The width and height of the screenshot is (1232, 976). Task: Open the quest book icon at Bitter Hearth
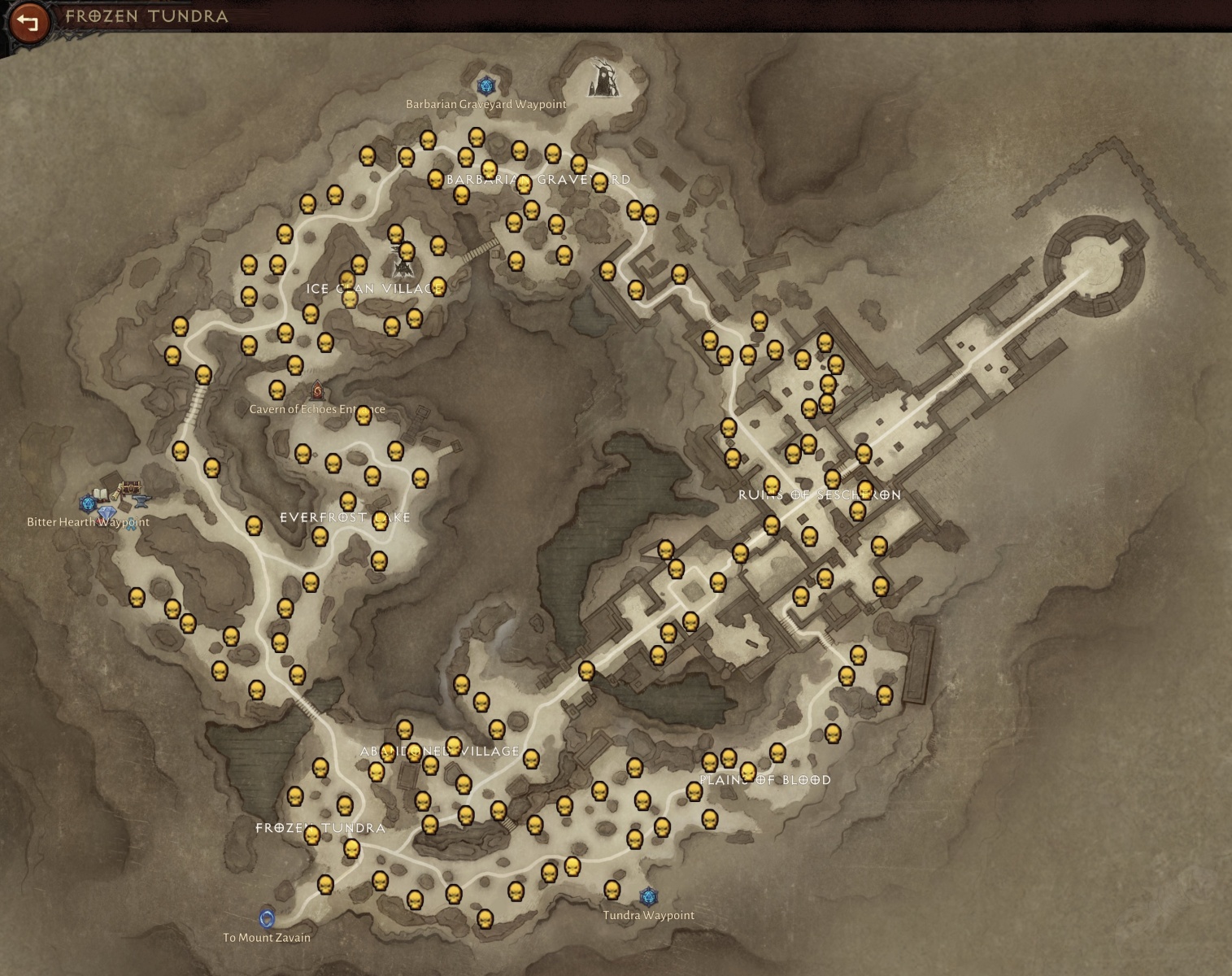point(100,495)
